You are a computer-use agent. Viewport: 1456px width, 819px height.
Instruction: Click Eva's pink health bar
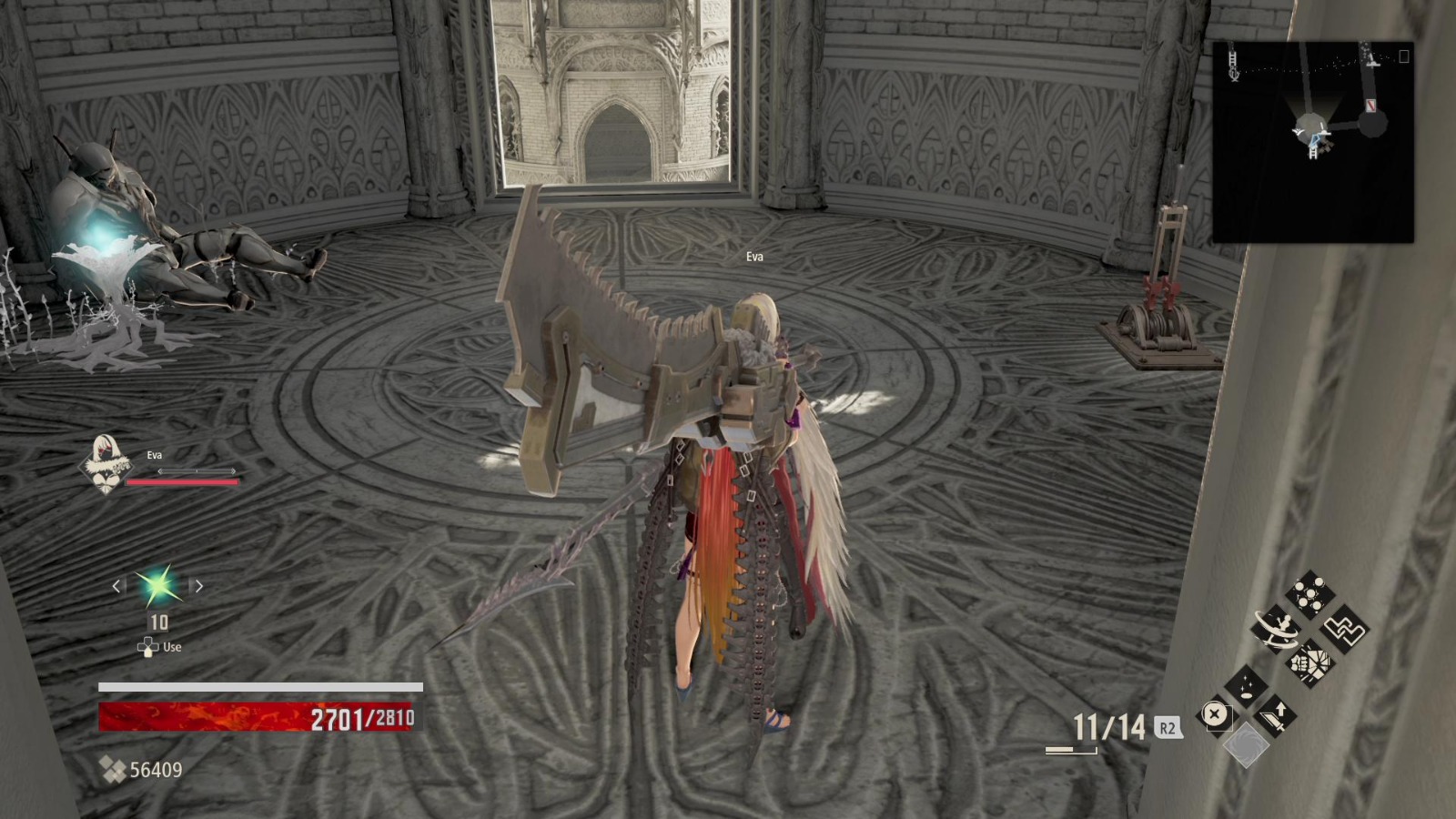pos(181,480)
